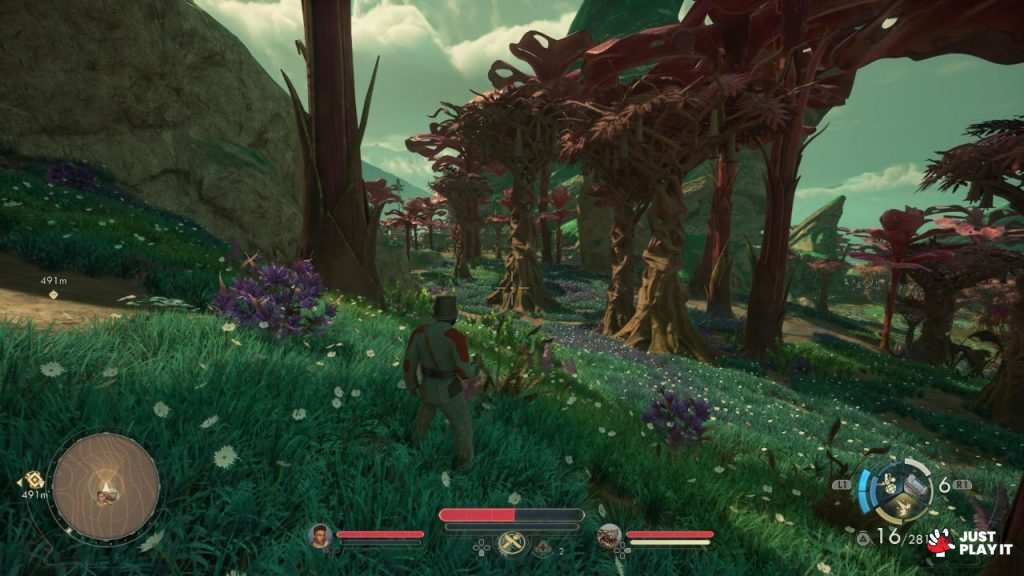The height and width of the screenshot is (576, 1024).
Task: Click the diamond waypoint marker on the hillside
Action: 54,294
